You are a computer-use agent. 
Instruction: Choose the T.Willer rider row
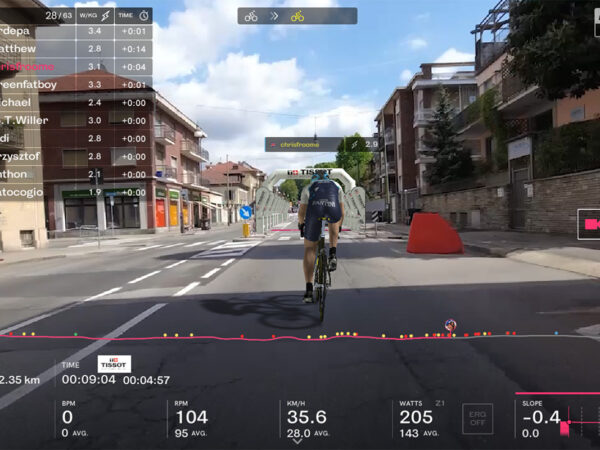[x=75, y=120]
